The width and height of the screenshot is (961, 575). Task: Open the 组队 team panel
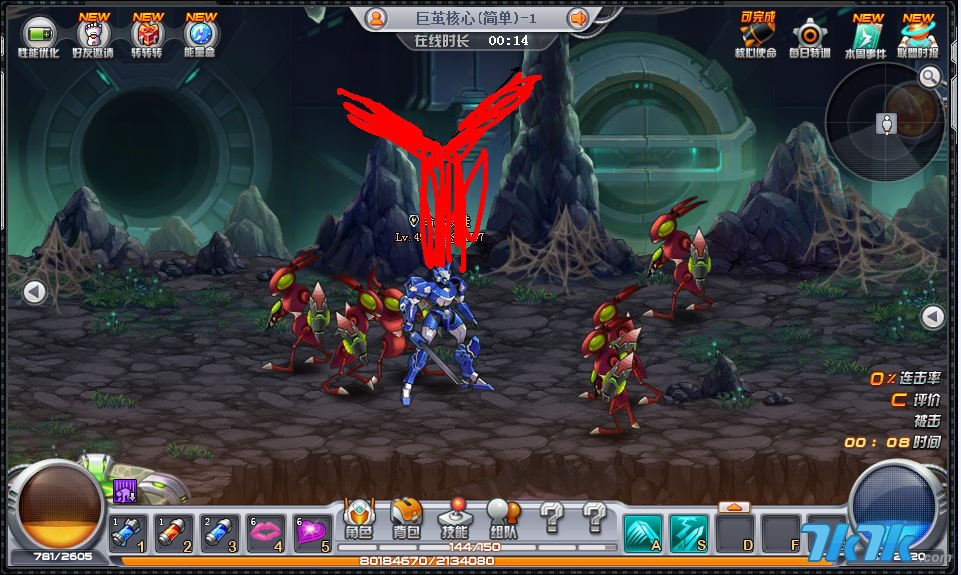click(x=503, y=520)
